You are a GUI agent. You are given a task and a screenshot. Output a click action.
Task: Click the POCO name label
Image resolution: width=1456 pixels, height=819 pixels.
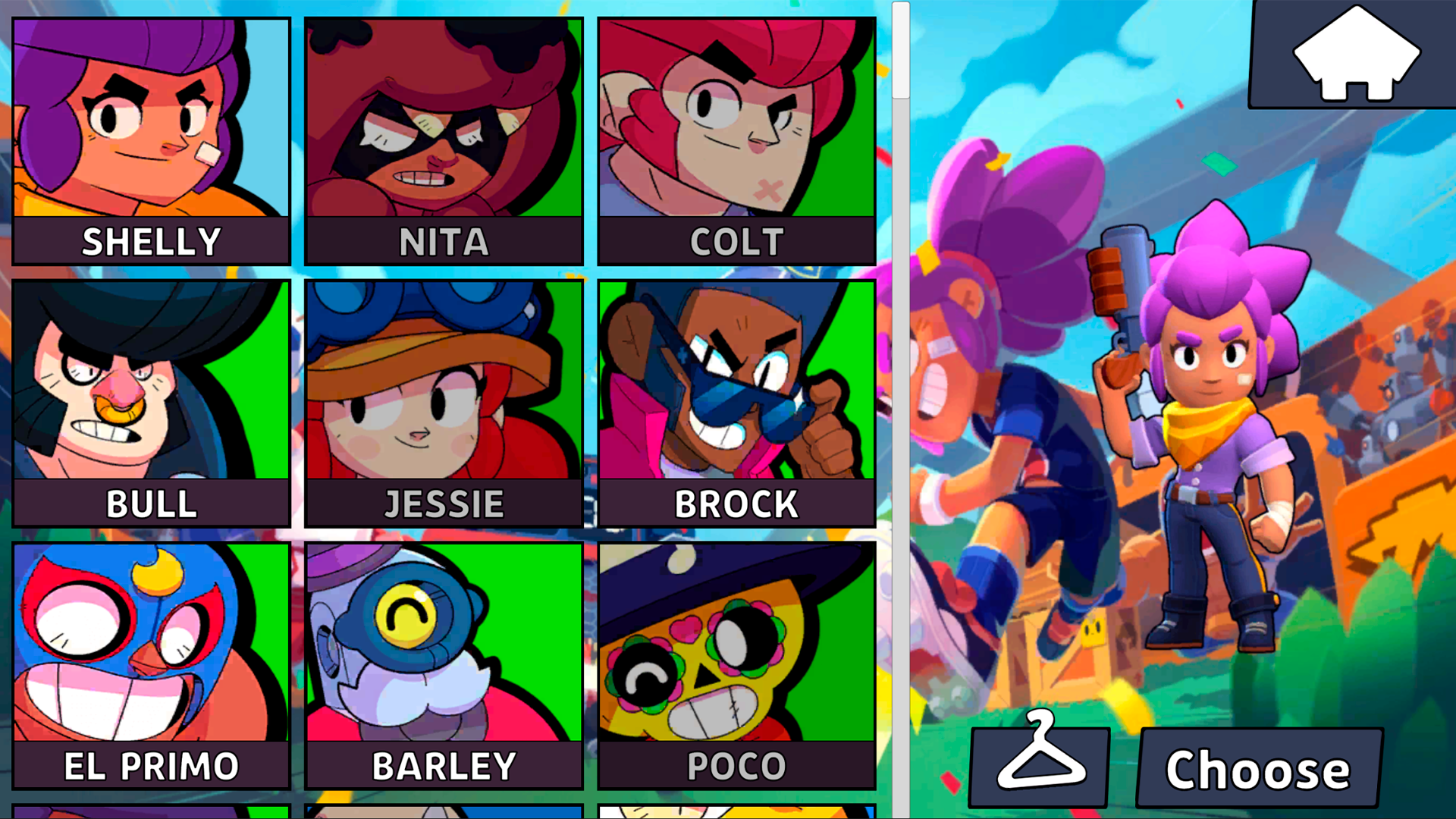pos(736,764)
